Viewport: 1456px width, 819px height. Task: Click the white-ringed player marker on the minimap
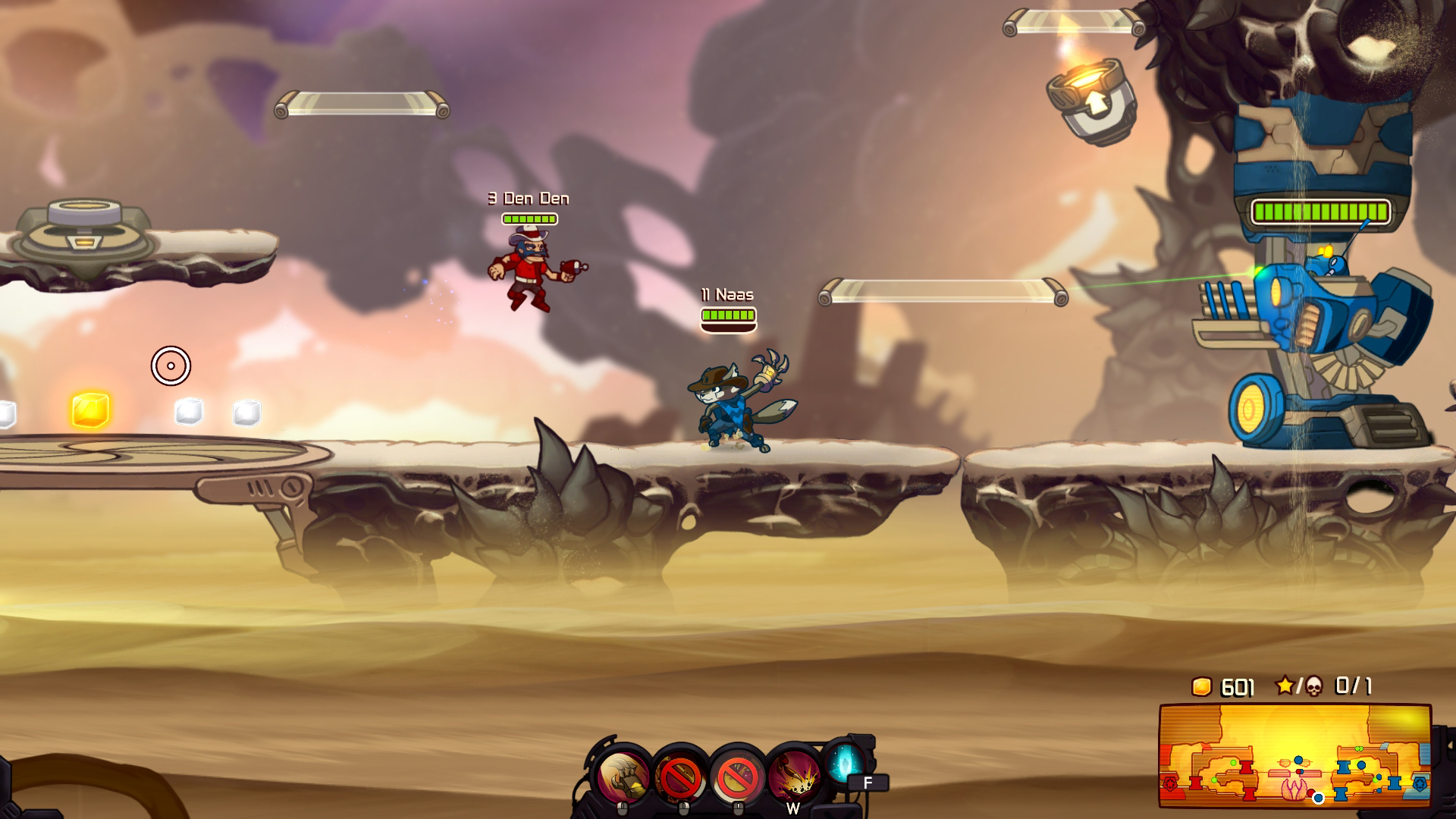point(1318,799)
